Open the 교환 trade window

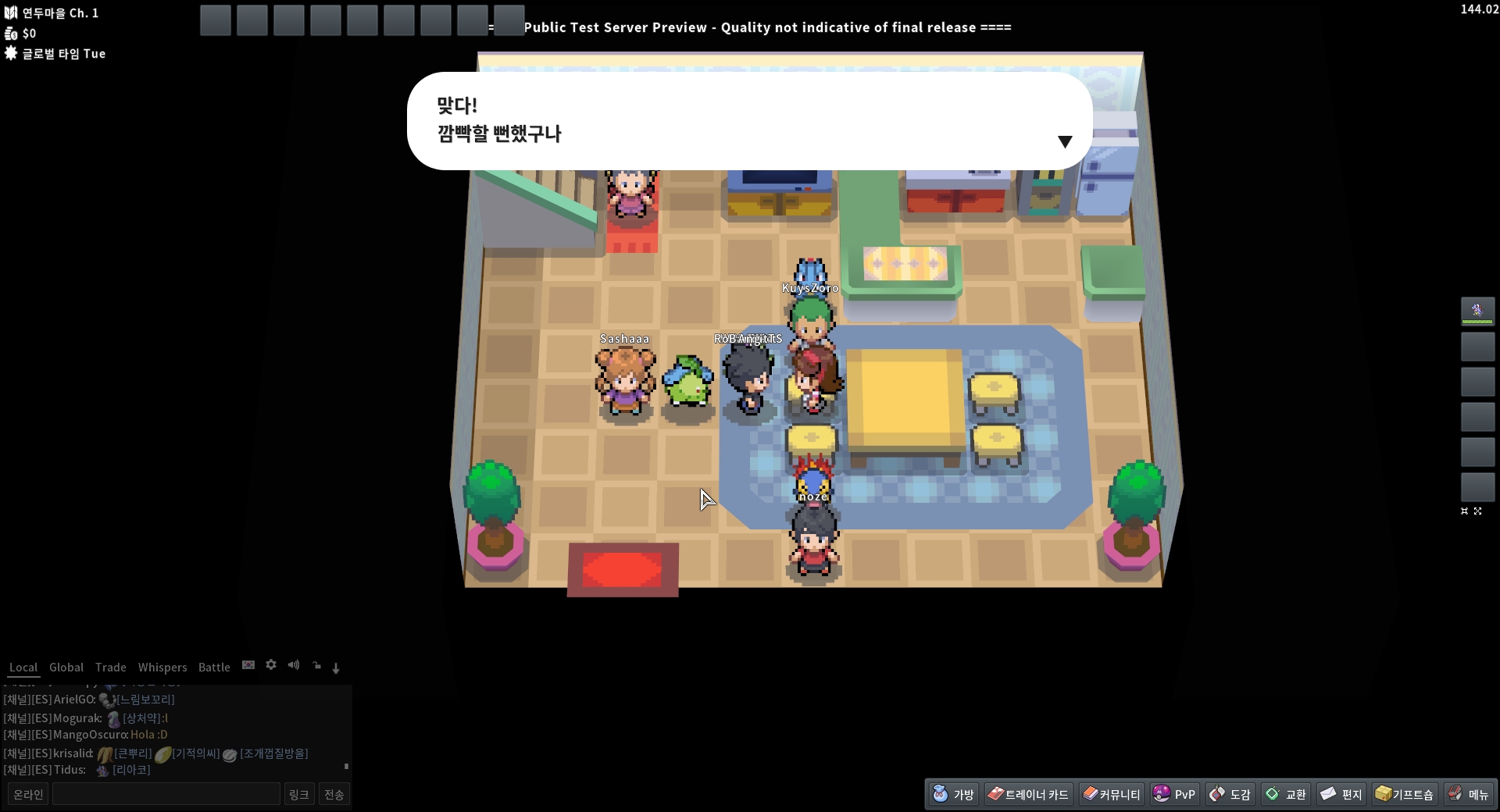point(1286,794)
